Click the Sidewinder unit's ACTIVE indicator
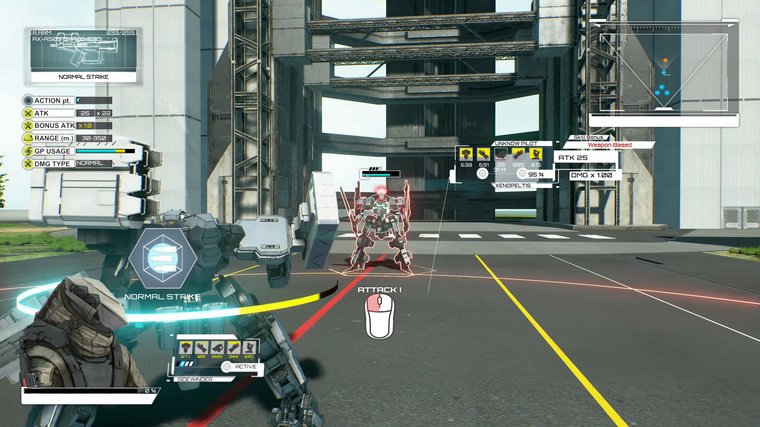The height and width of the screenshot is (427, 760). [x=242, y=366]
